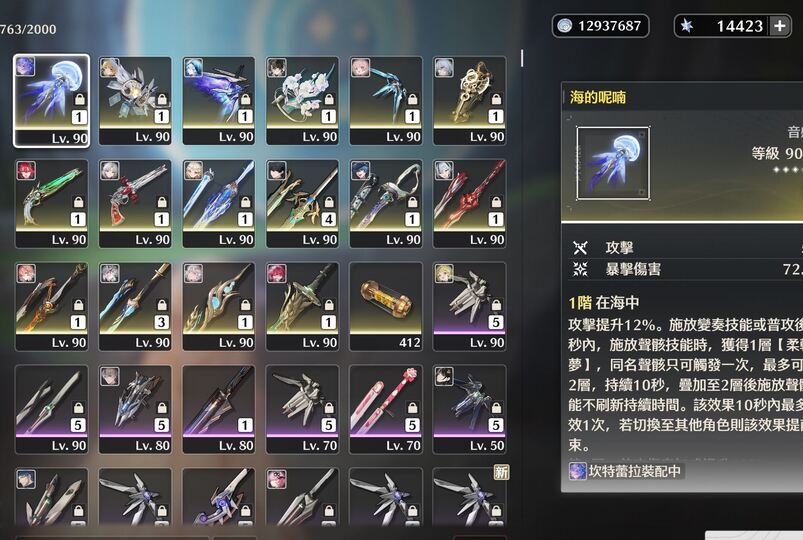Click the 坎特蕾拉 equipped character label

[x=626, y=470]
